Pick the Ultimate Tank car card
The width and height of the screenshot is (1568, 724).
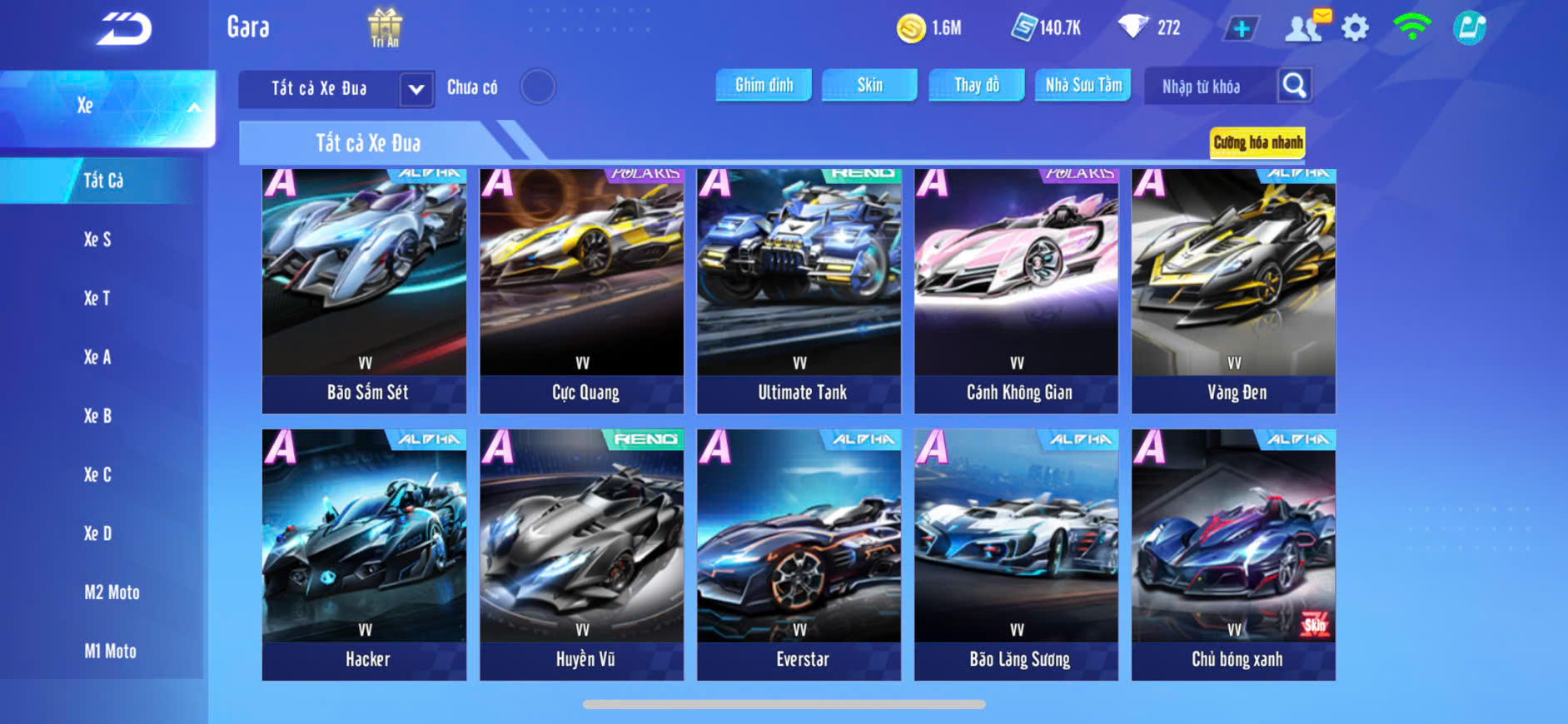pos(799,290)
